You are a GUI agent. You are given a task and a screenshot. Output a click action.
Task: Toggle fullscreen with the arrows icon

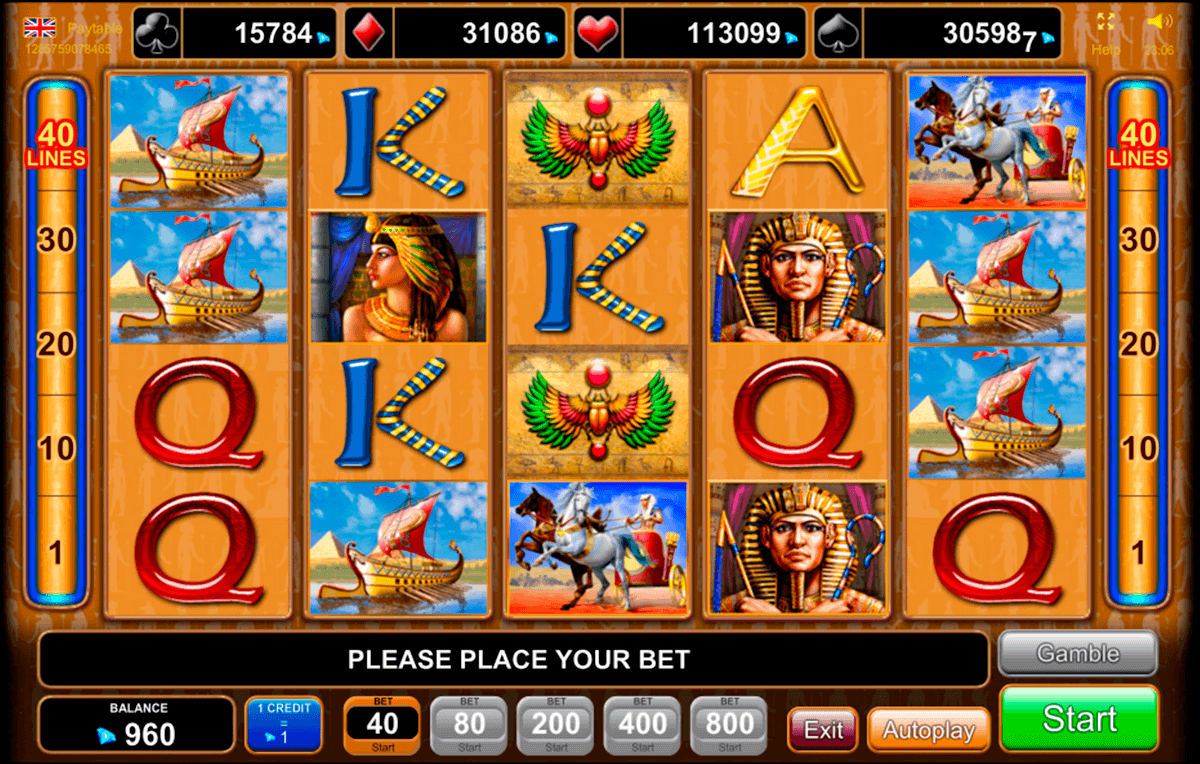(x=1105, y=21)
